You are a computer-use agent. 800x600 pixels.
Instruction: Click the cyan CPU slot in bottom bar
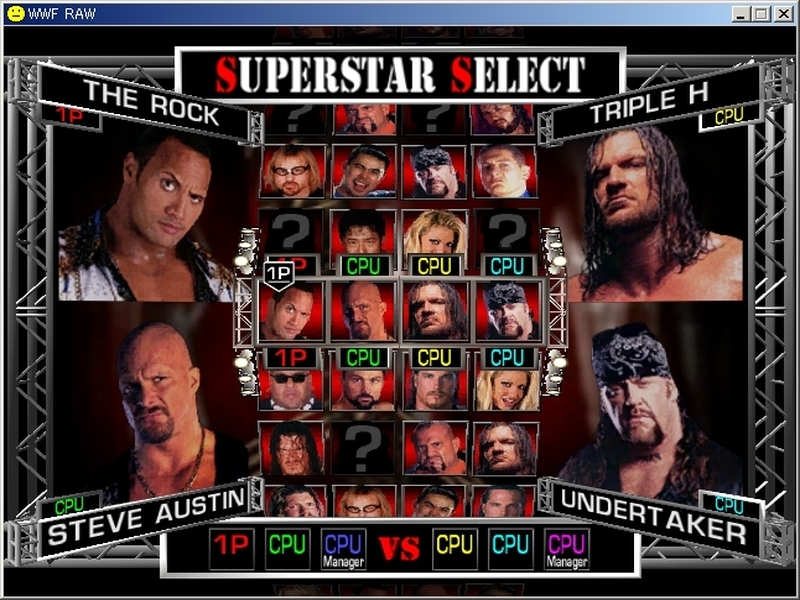click(510, 547)
